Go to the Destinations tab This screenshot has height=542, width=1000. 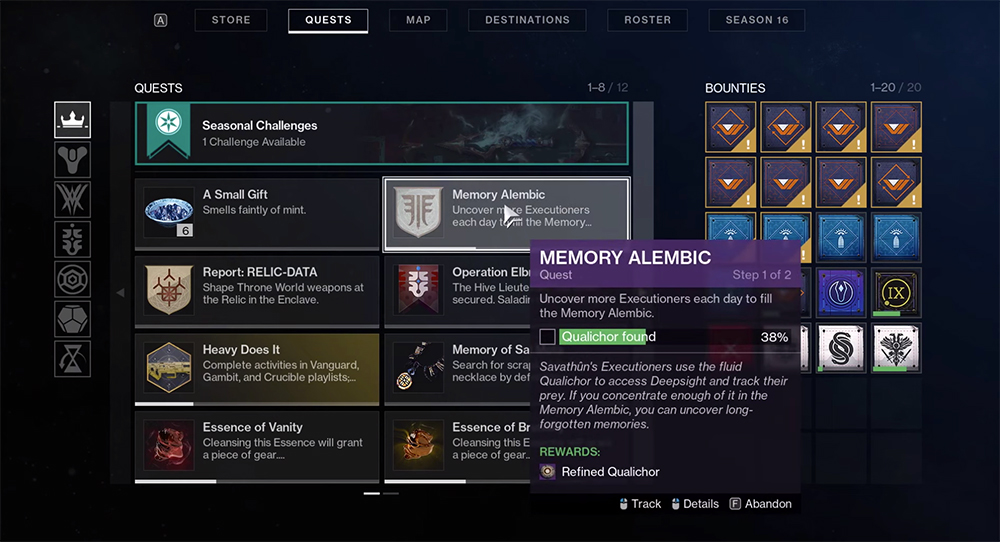click(527, 20)
